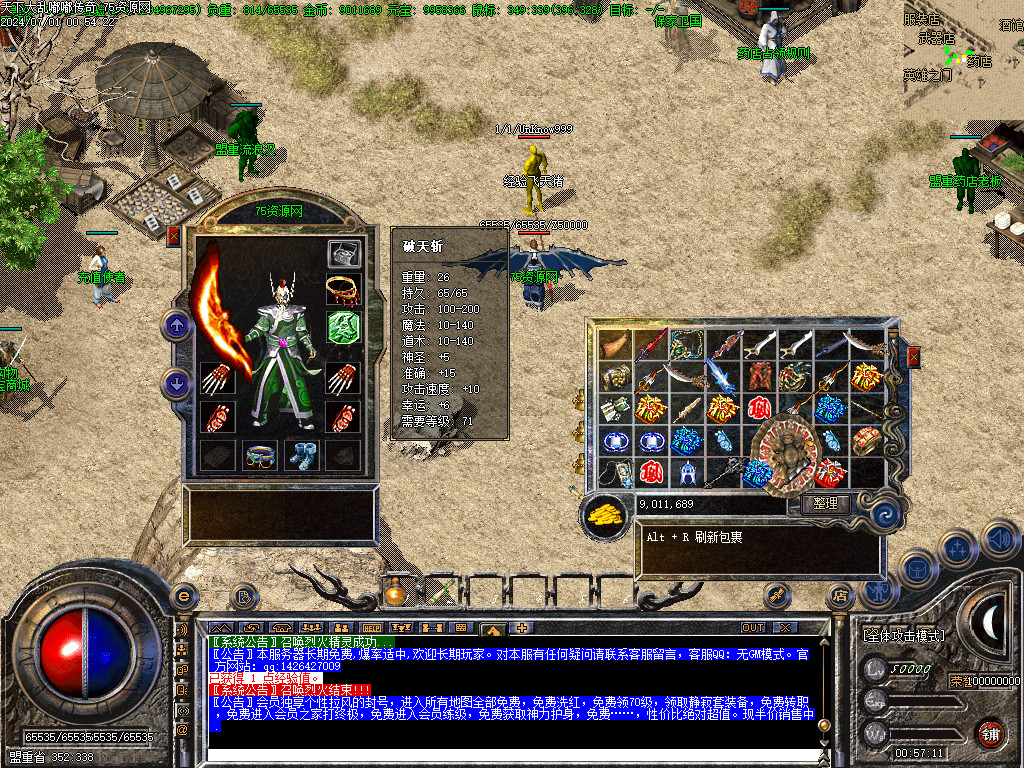1024x768 pixels.
Task: Click the blue swirl button on the bag
Action: (884, 514)
